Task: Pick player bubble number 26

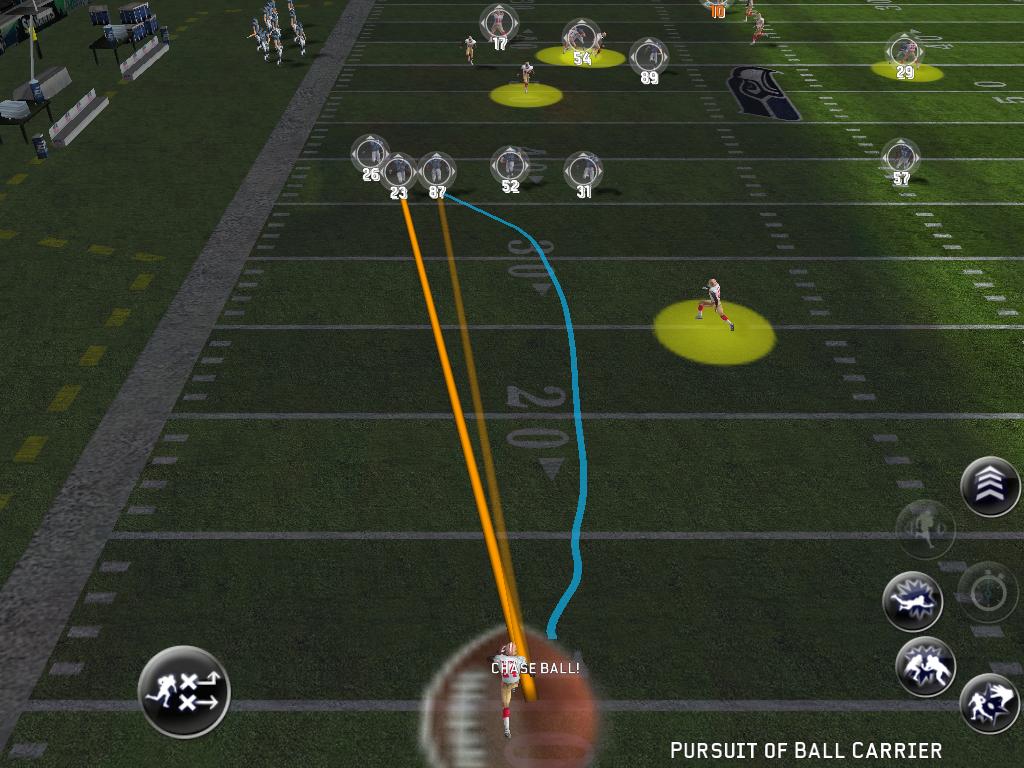Action: click(371, 154)
